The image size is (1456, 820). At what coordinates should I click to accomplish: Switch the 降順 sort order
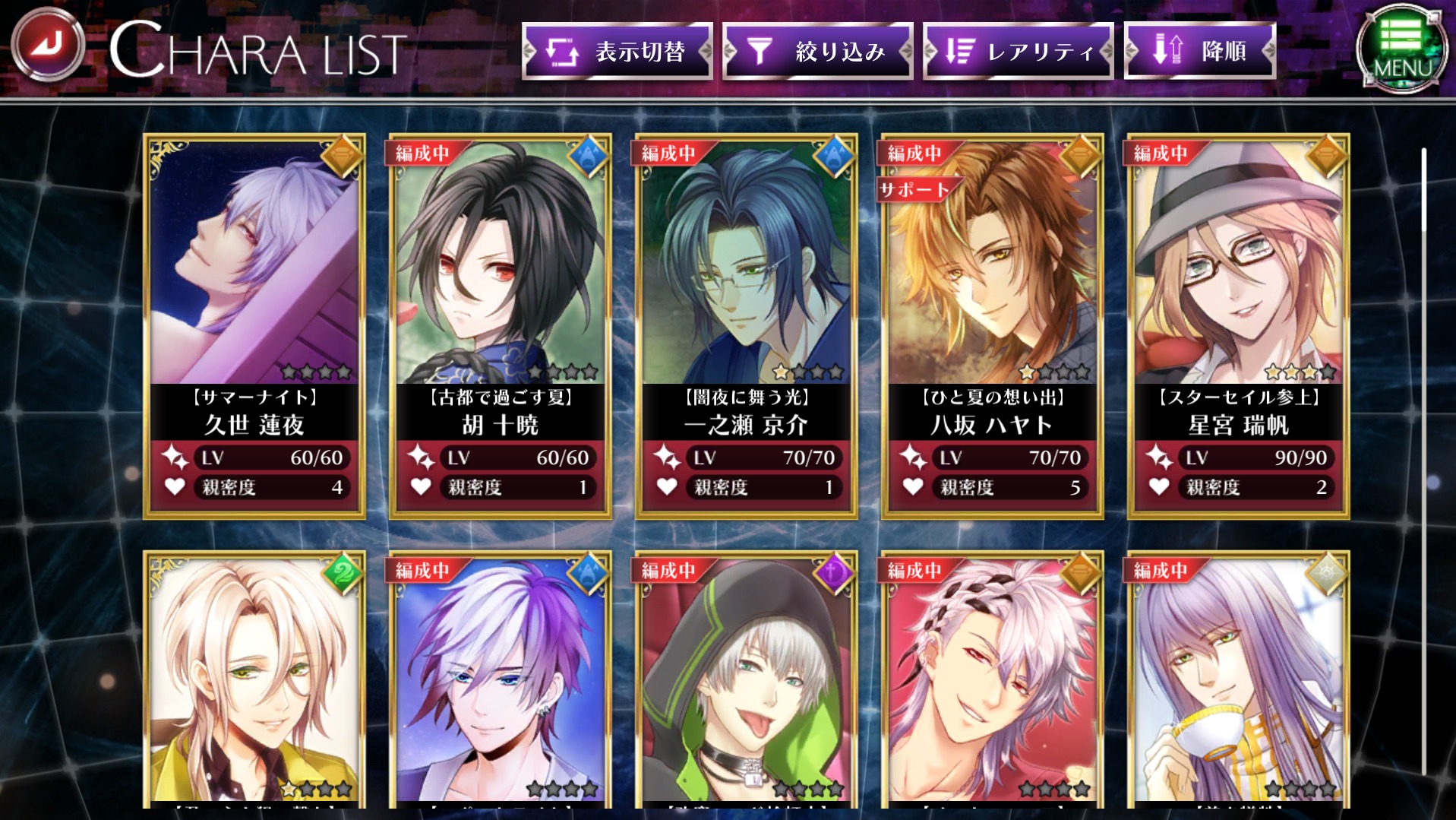[1199, 51]
